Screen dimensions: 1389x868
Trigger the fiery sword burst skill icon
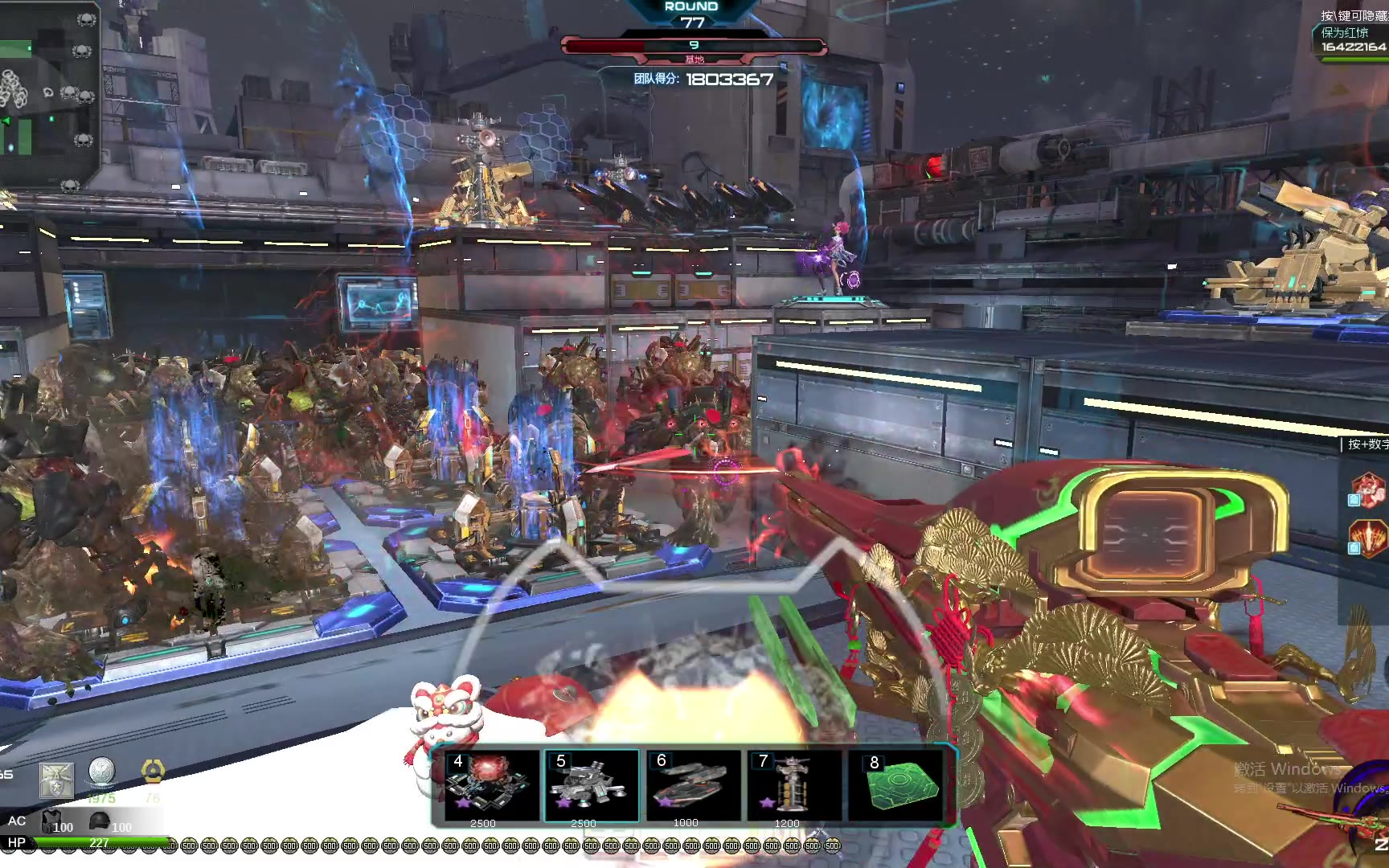coord(1368,538)
